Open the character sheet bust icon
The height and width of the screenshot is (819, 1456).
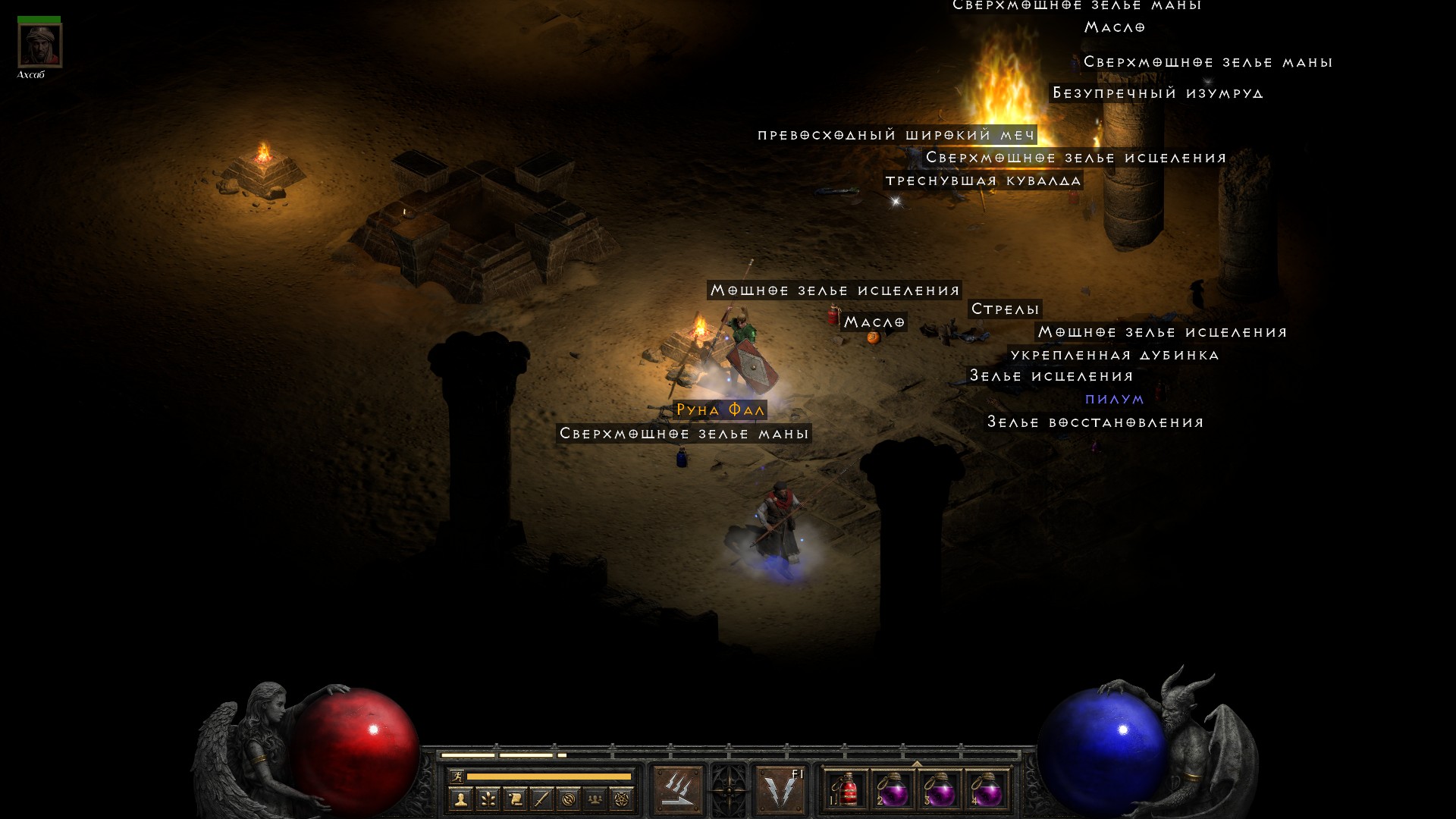click(460, 799)
